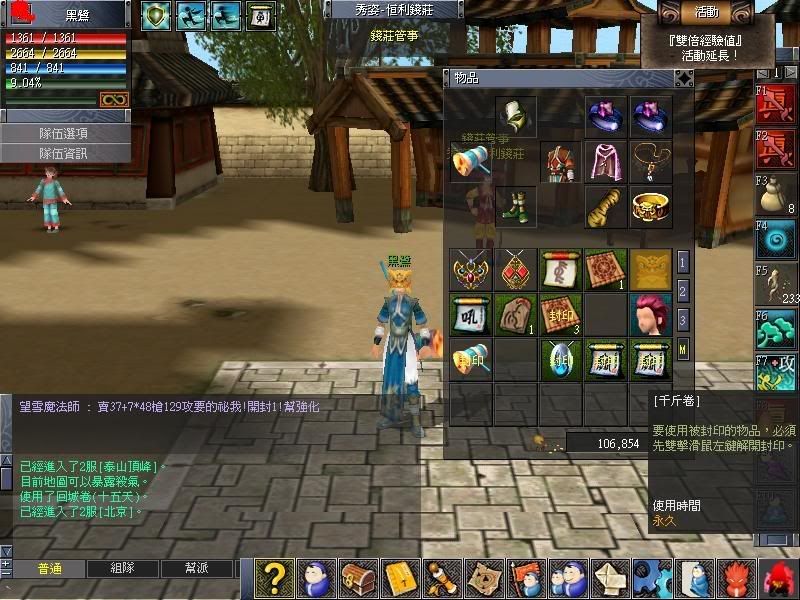This screenshot has width=800, height=600.
Task: Select the green boots equipment slot
Action: tap(516, 207)
